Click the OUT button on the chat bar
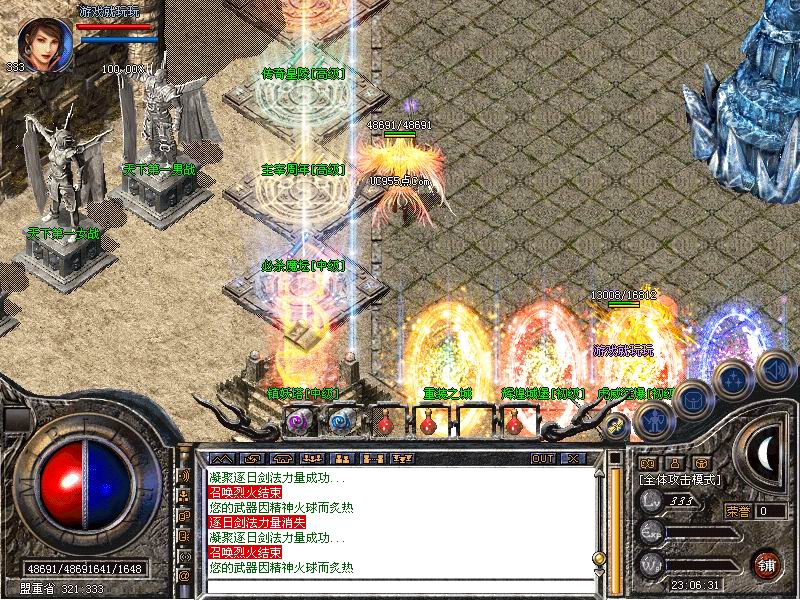800x600 pixels. (543, 458)
